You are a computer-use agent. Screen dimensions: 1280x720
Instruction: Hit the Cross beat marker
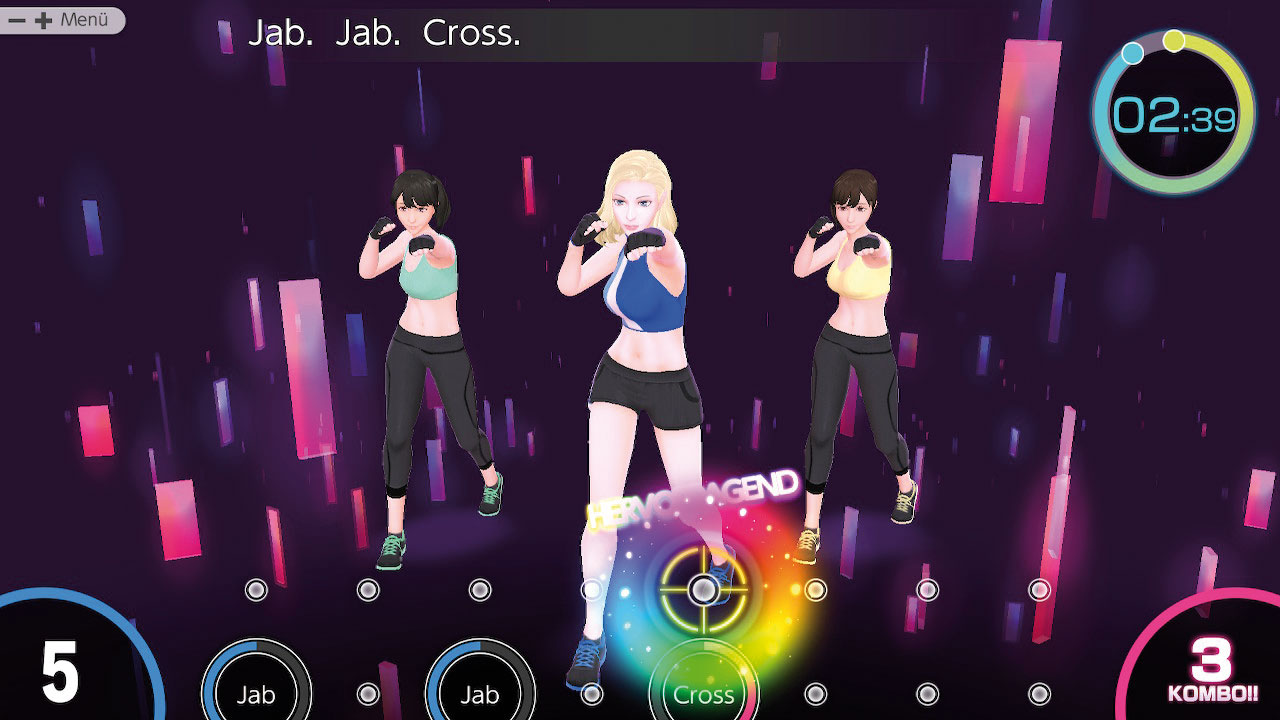pyautogui.click(x=703, y=693)
